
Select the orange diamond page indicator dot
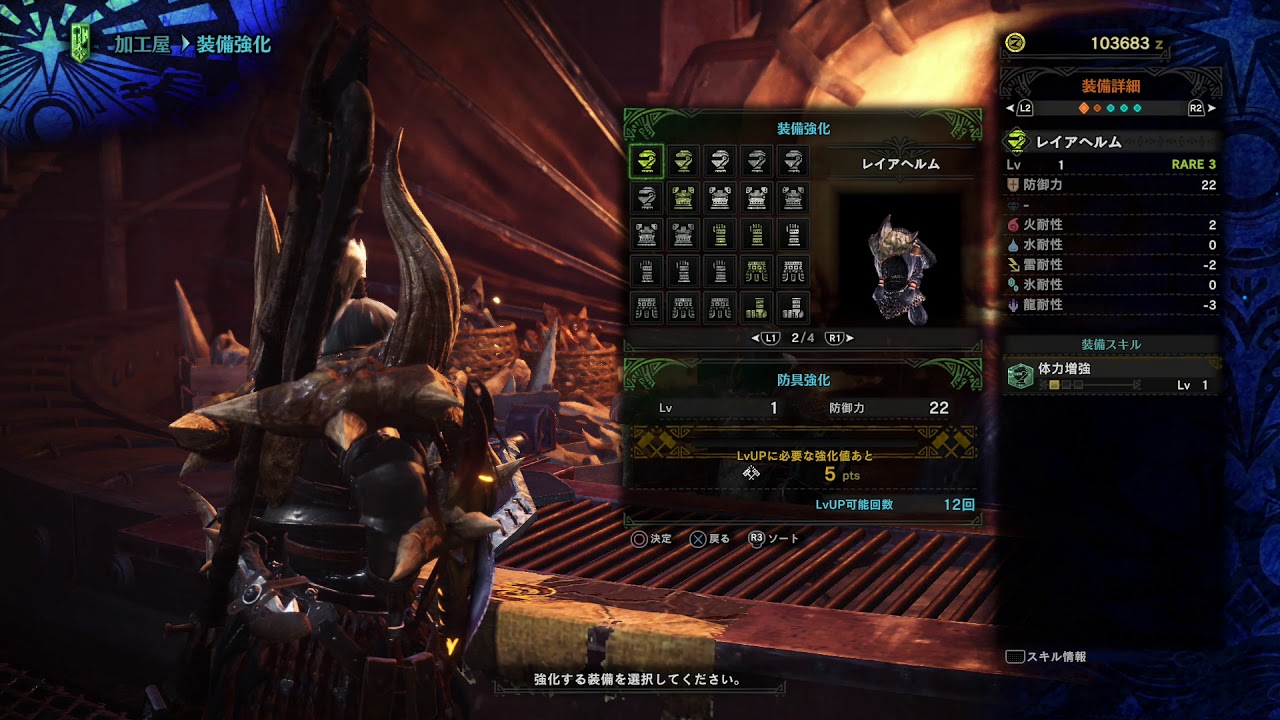(1083, 108)
